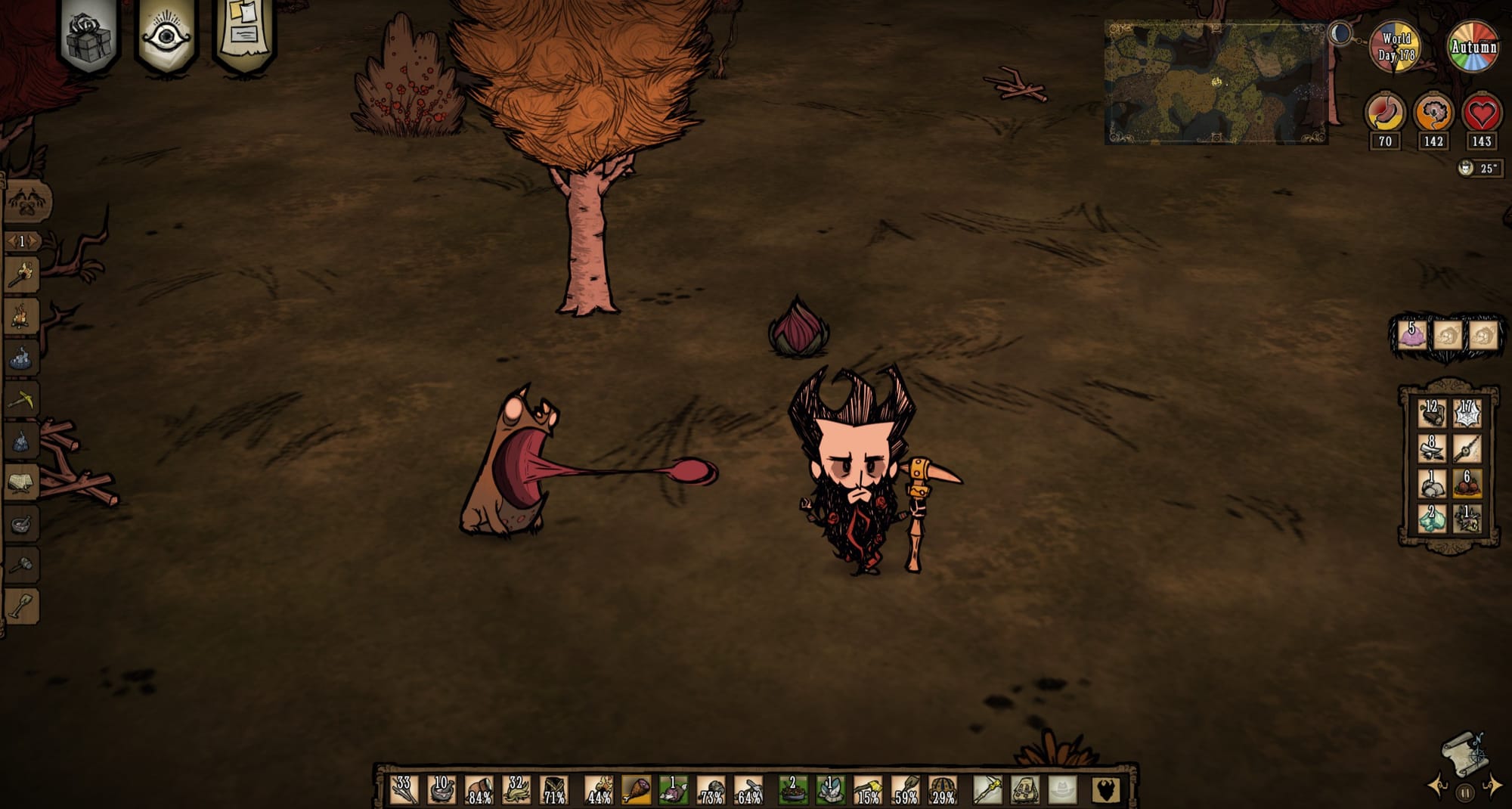The width and height of the screenshot is (1512, 809).
Task: Open the gift box icon
Action: [x=88, y=36]
